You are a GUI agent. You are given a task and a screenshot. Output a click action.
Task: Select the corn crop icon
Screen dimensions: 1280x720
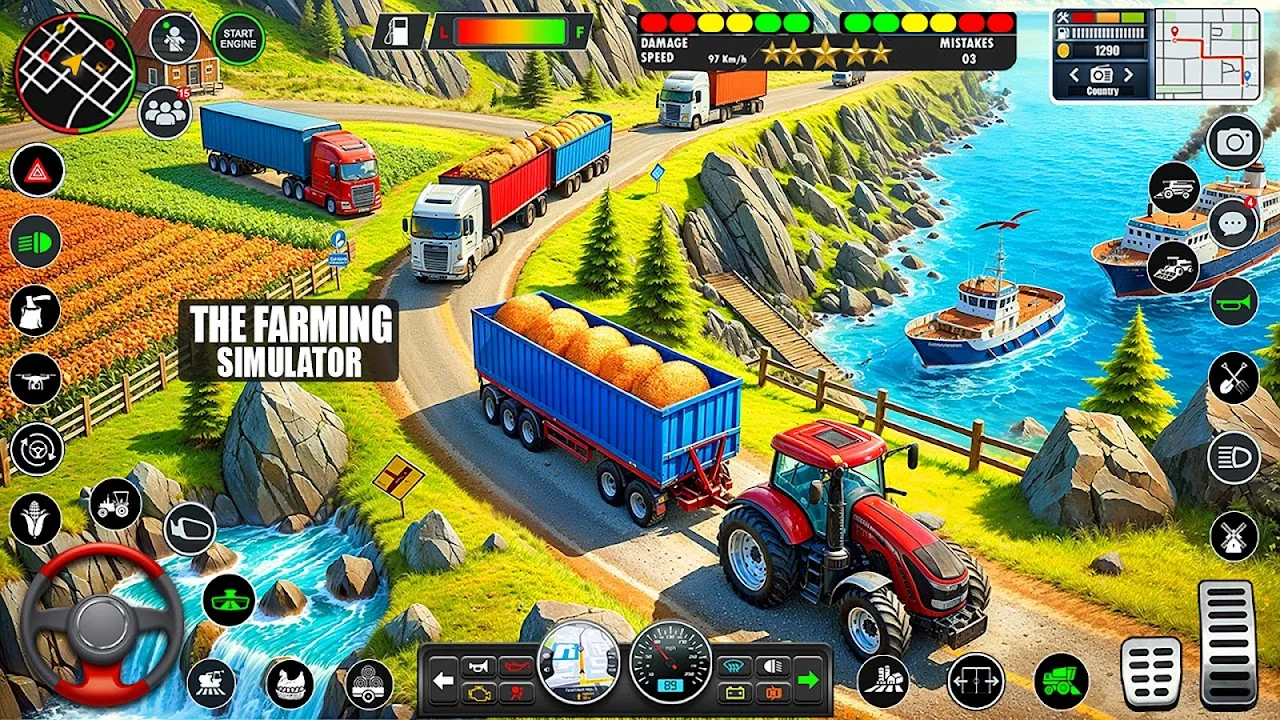coord(36,519)
